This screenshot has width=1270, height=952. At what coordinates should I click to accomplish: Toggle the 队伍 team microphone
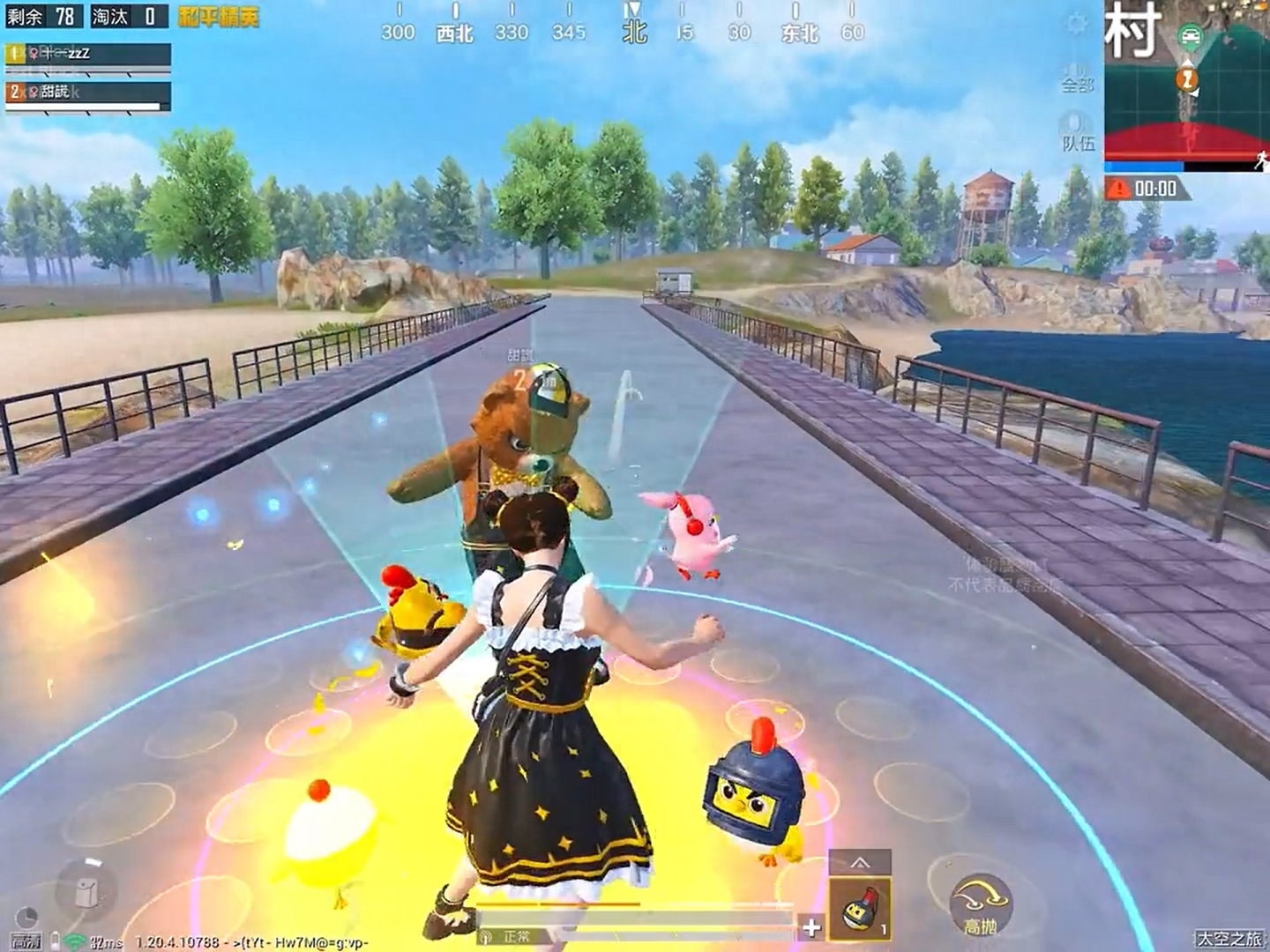pos(1077,130)
